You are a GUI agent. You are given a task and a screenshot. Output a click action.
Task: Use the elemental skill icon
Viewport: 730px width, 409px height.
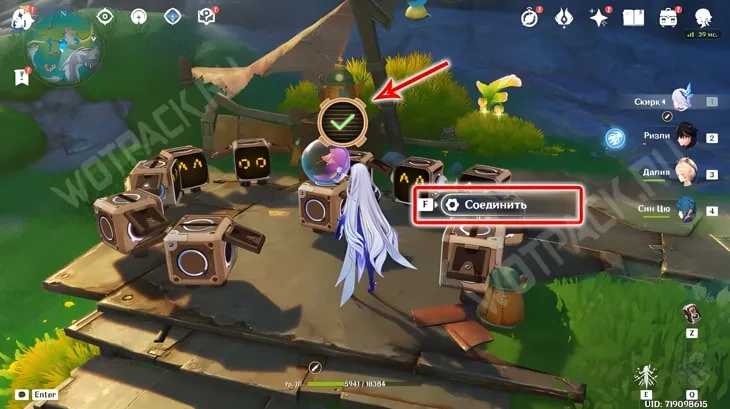point(648,377)
